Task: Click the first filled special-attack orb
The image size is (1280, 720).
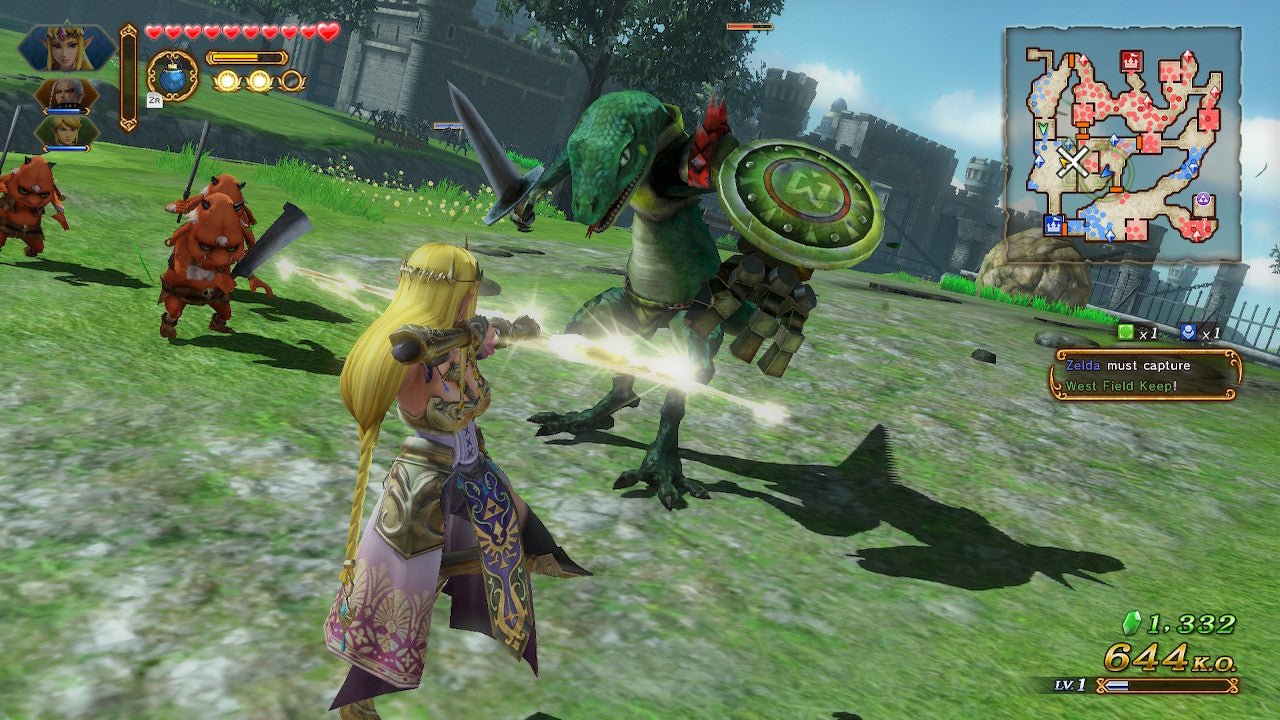Action: (228, 81)
